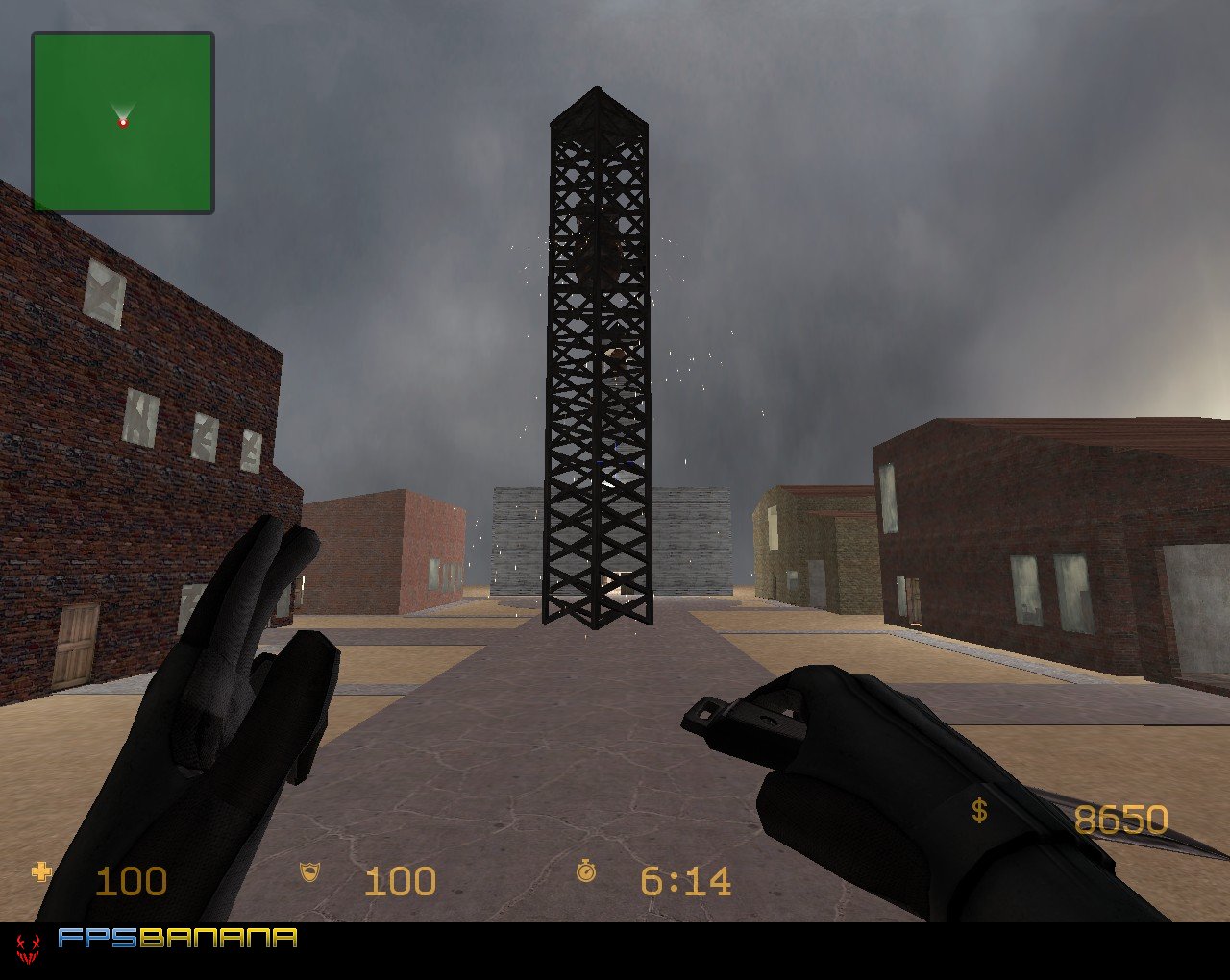Click the red player dot on the radar
Screen dimensions: 1230x980
(122, 123)
